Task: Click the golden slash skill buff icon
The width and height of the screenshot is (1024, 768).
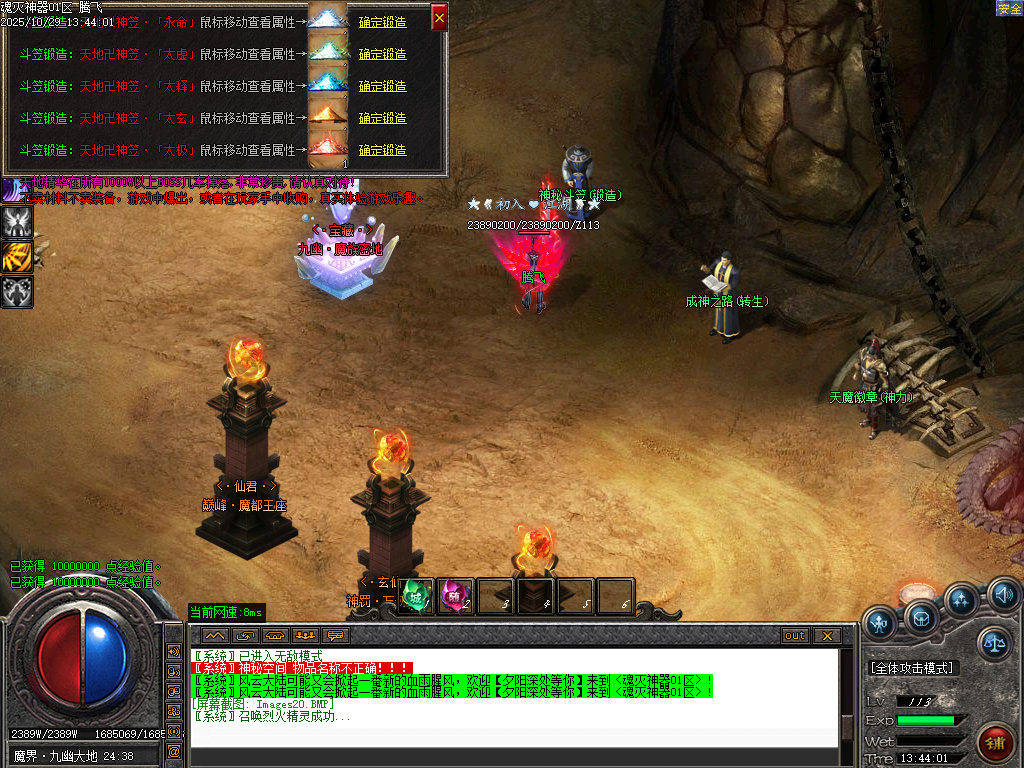Action: tap(17, 256)
